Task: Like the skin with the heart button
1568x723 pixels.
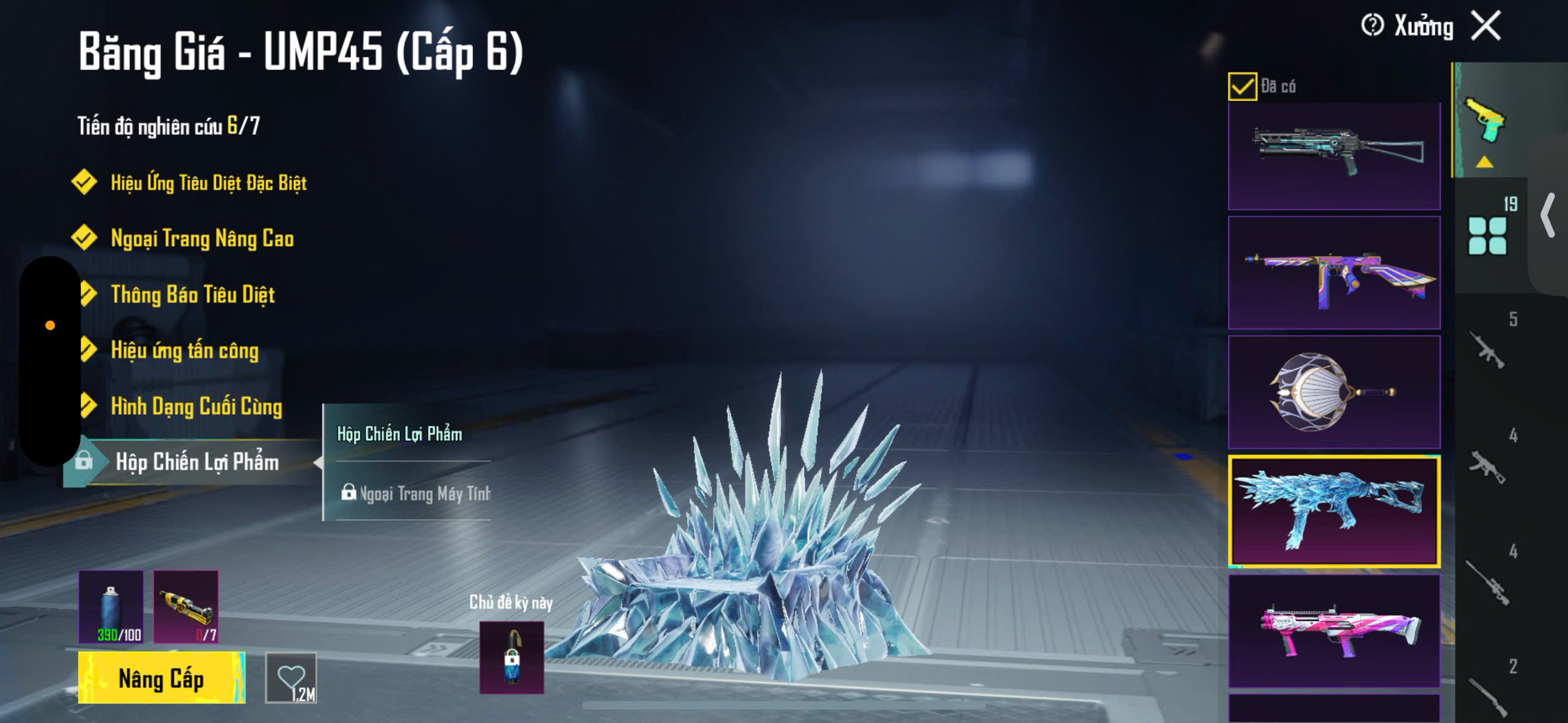Action: tap(291, 678)
